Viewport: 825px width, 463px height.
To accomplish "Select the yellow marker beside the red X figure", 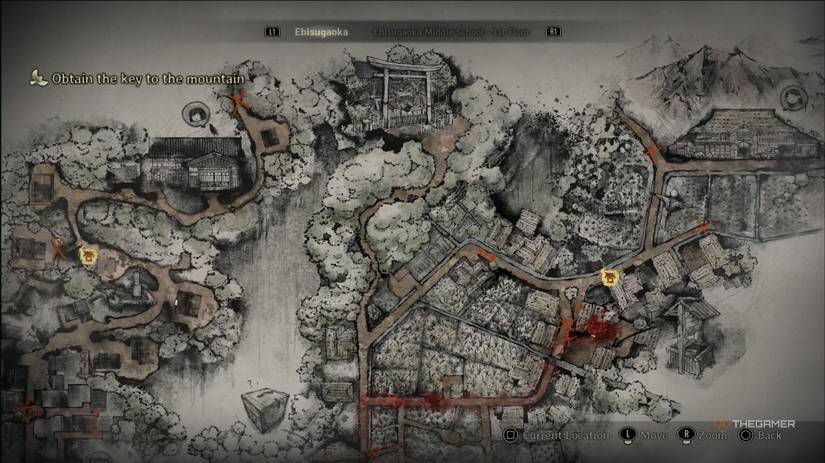I will click(x=88, y=255).
